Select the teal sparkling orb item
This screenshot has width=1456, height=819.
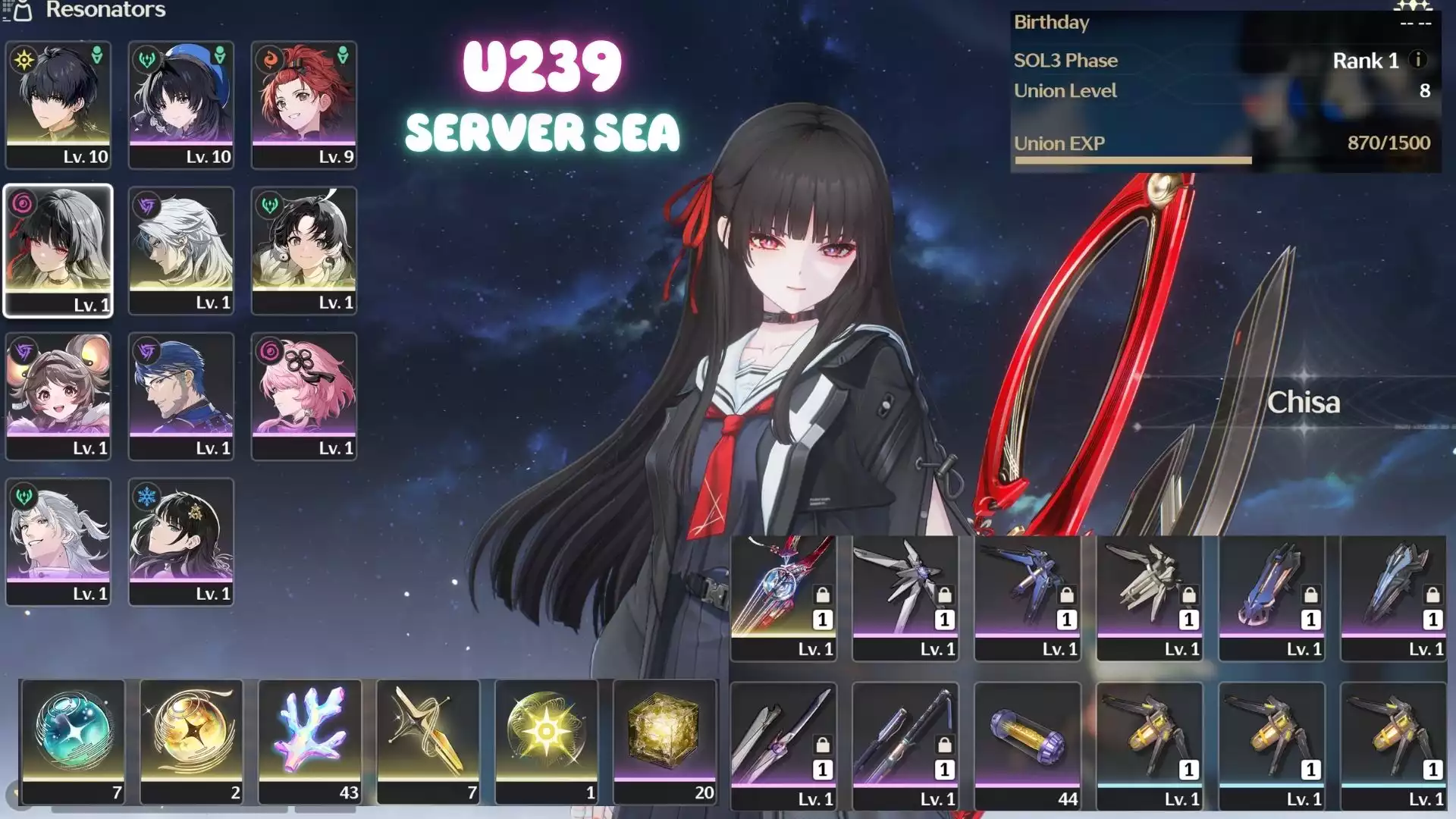[74, 740]
